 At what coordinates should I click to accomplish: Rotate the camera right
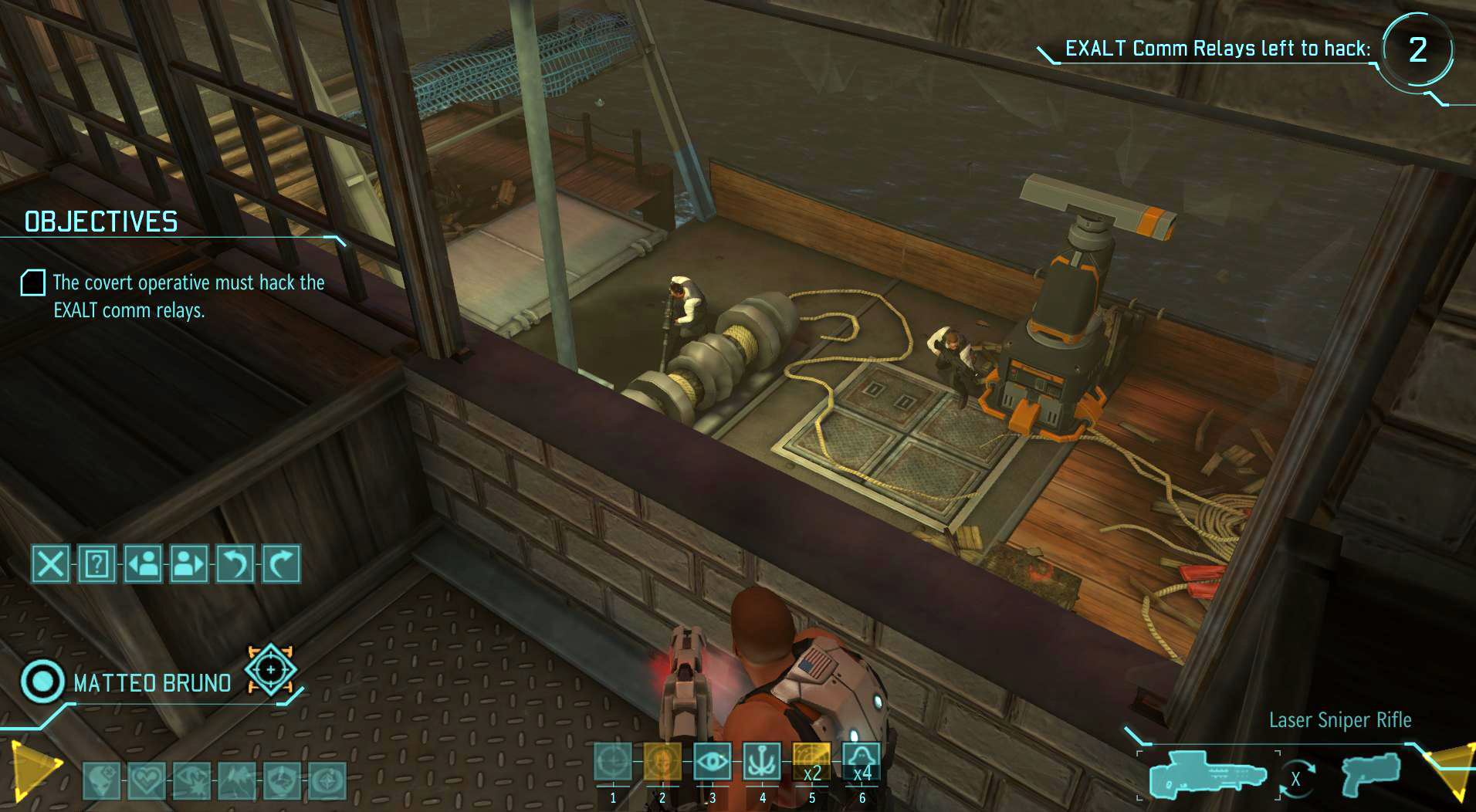click(x=282, y=563)
